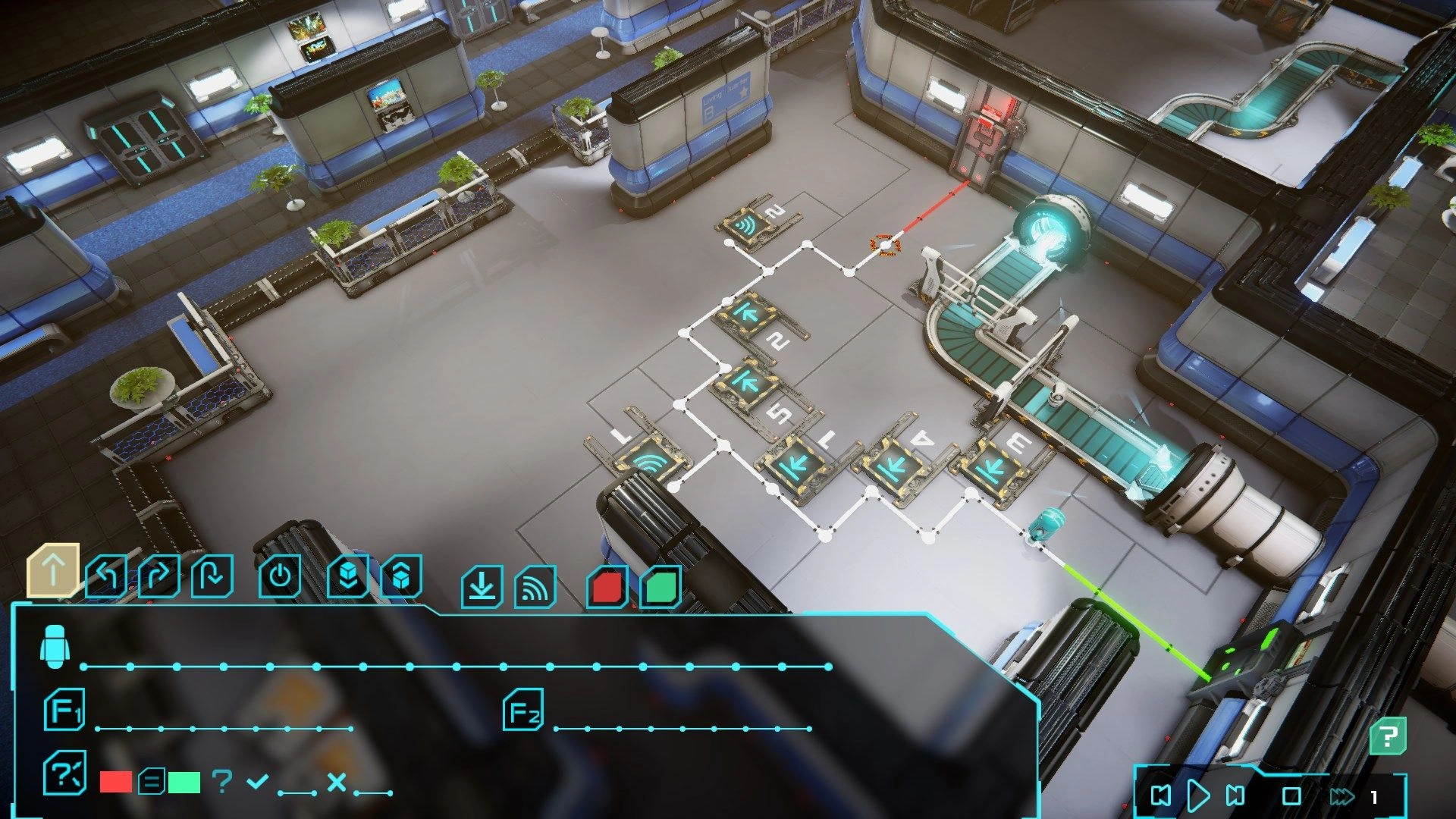Select the F2 function block
Screen dimensions: 1456x819
tap(524, 711)
